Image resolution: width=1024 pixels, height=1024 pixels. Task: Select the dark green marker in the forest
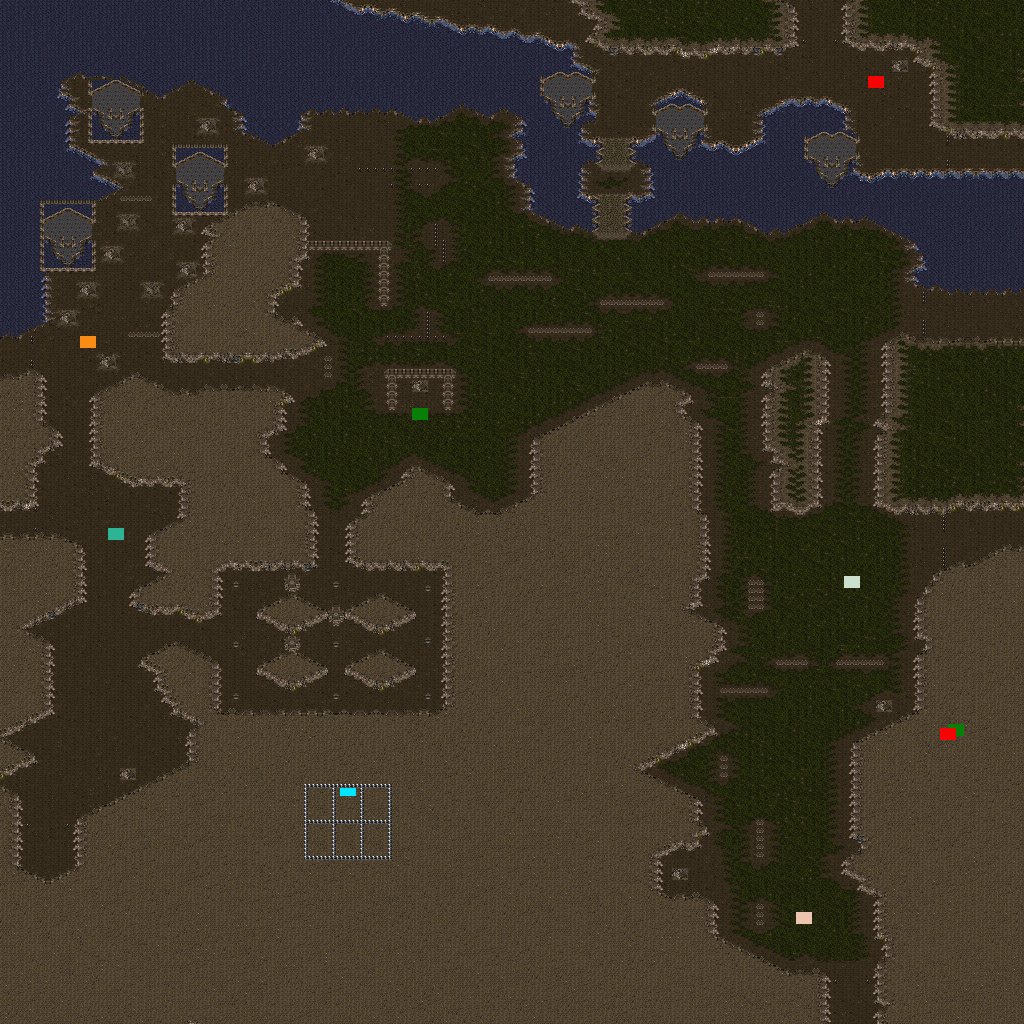coord(420,414)
